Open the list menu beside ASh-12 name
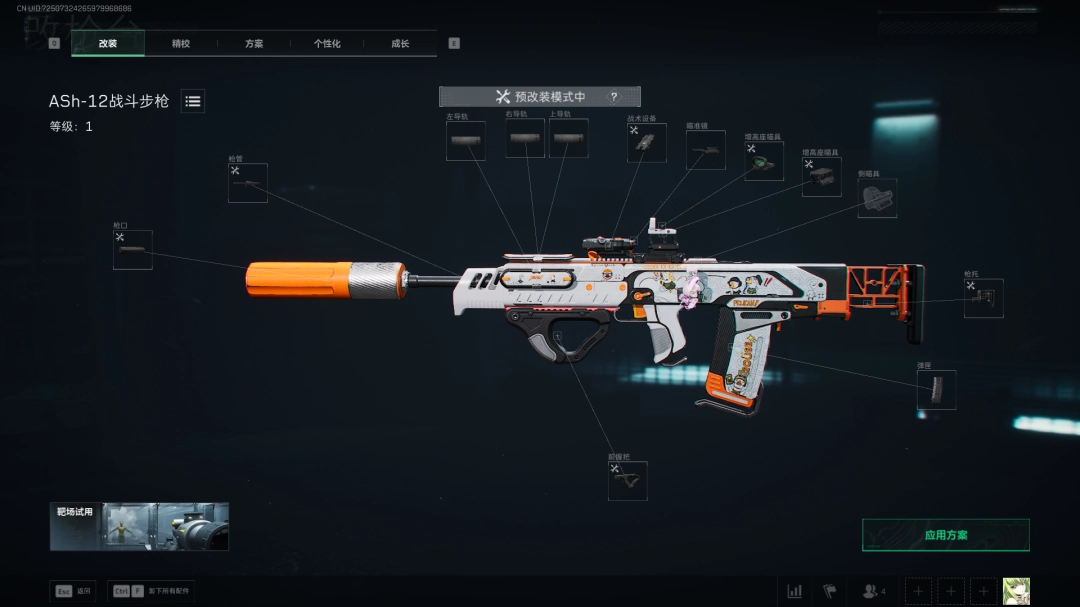The image size is (1080, 607). pos(193,101)
